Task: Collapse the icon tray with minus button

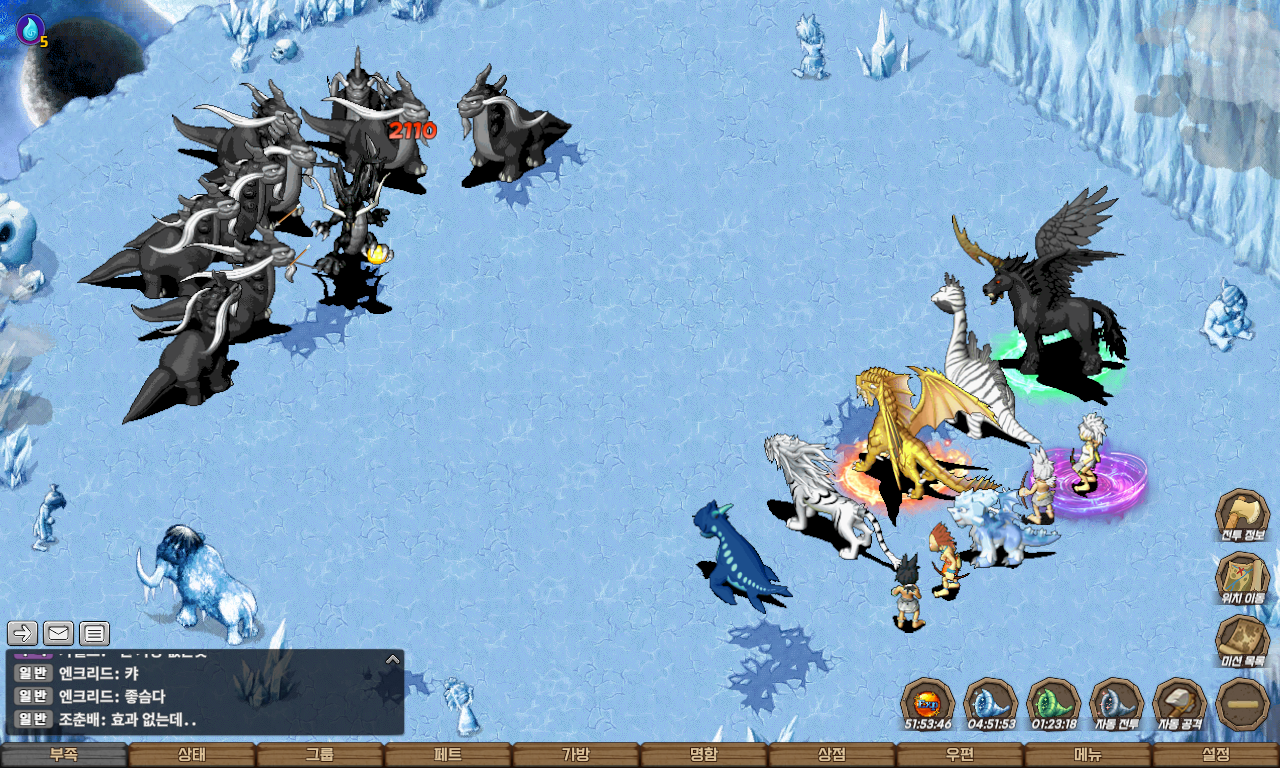Action: [1243, 704]
